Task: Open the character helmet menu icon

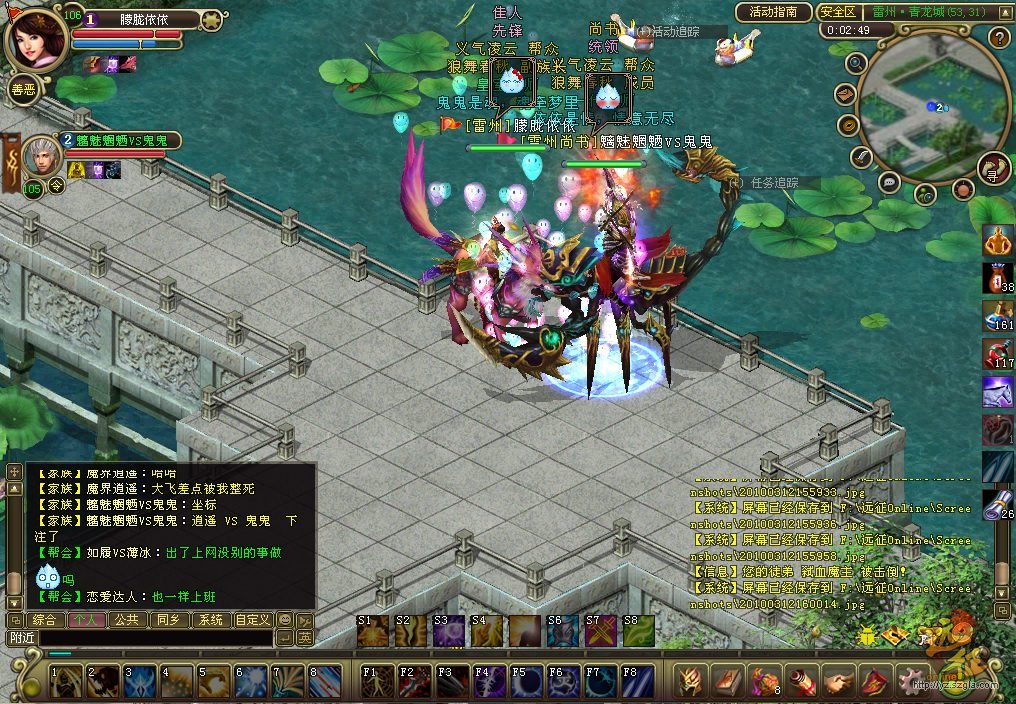Action: (690, 681)
